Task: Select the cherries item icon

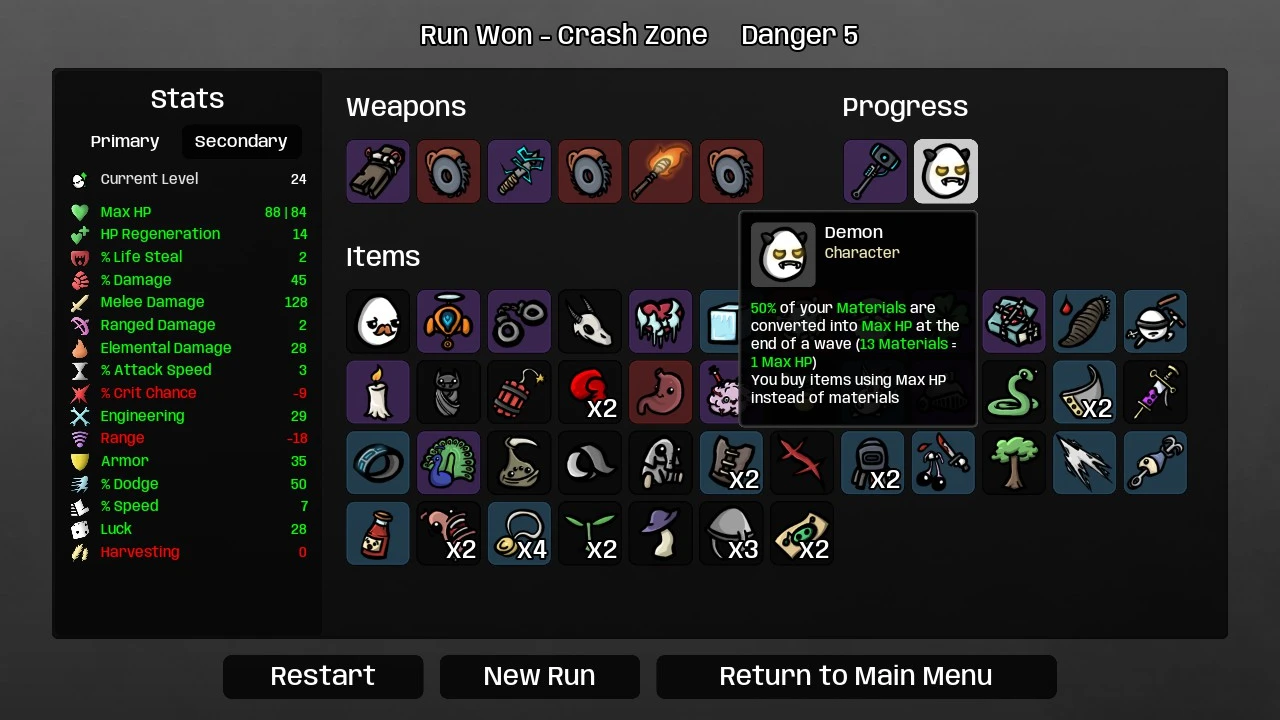Action: click(943, 463)
